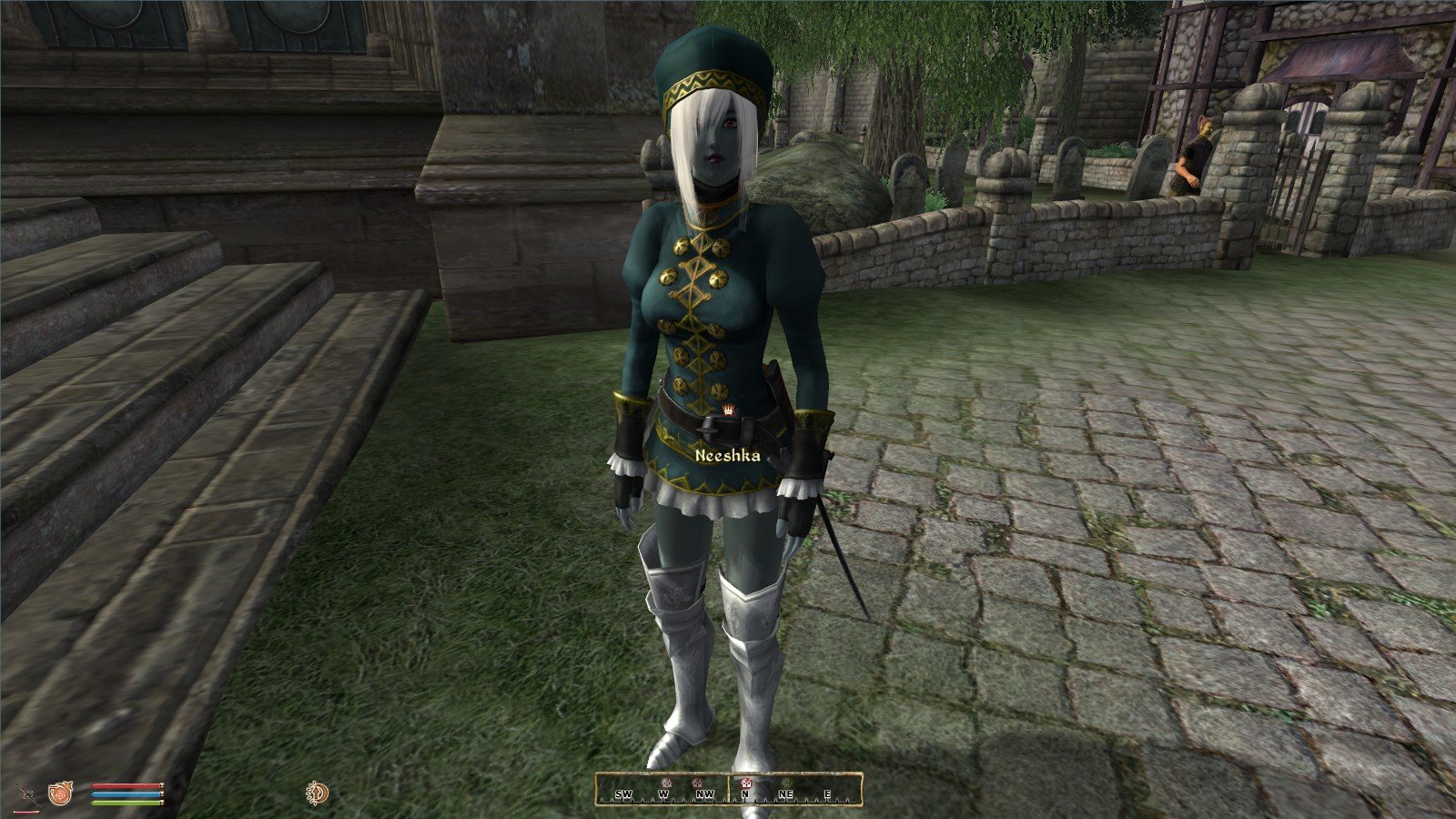
Task: Click the SW label on the compass strip
Action: 624,794
